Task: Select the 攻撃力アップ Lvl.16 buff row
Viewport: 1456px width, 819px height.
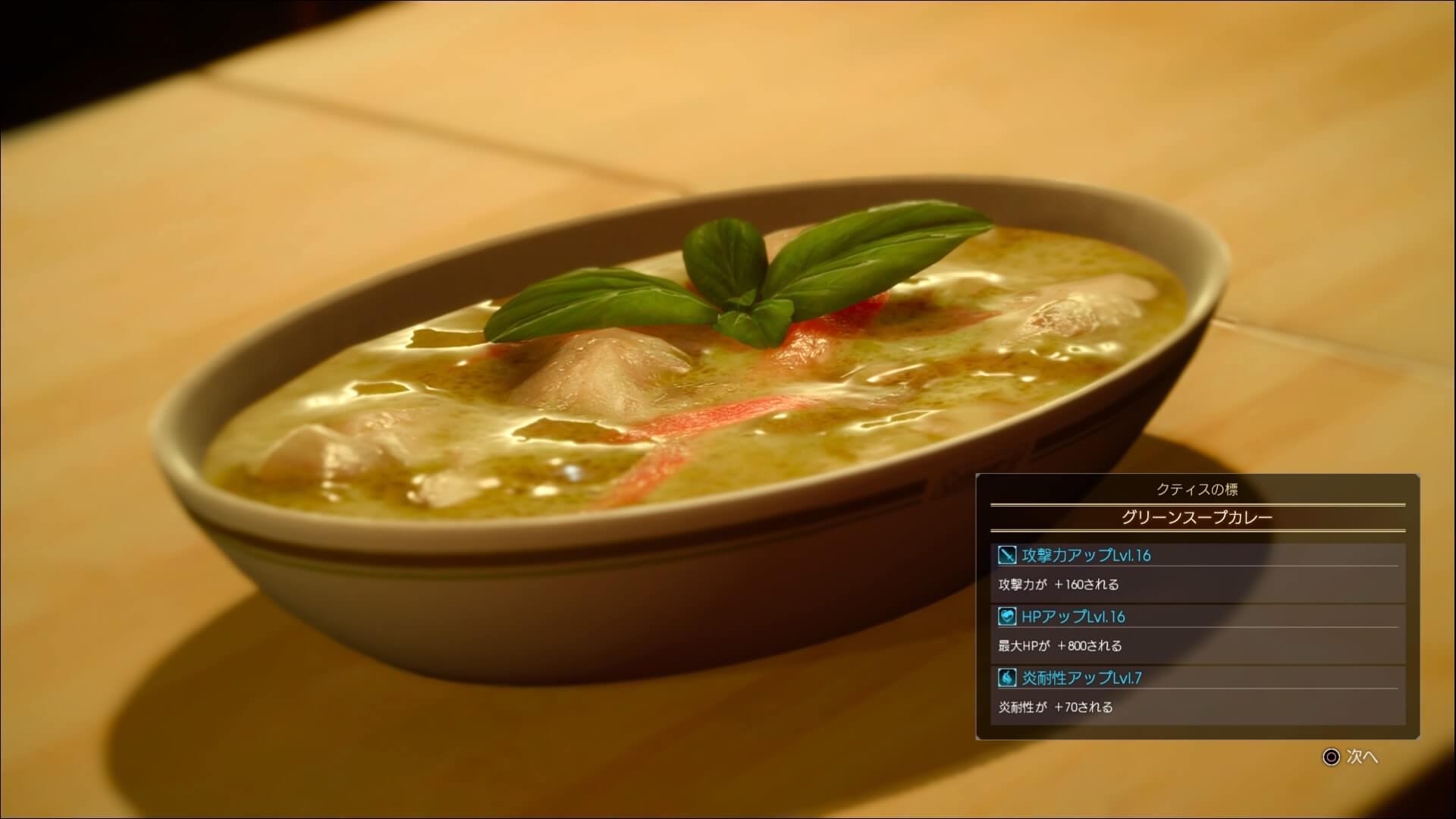Action: tap(1197, 556)
